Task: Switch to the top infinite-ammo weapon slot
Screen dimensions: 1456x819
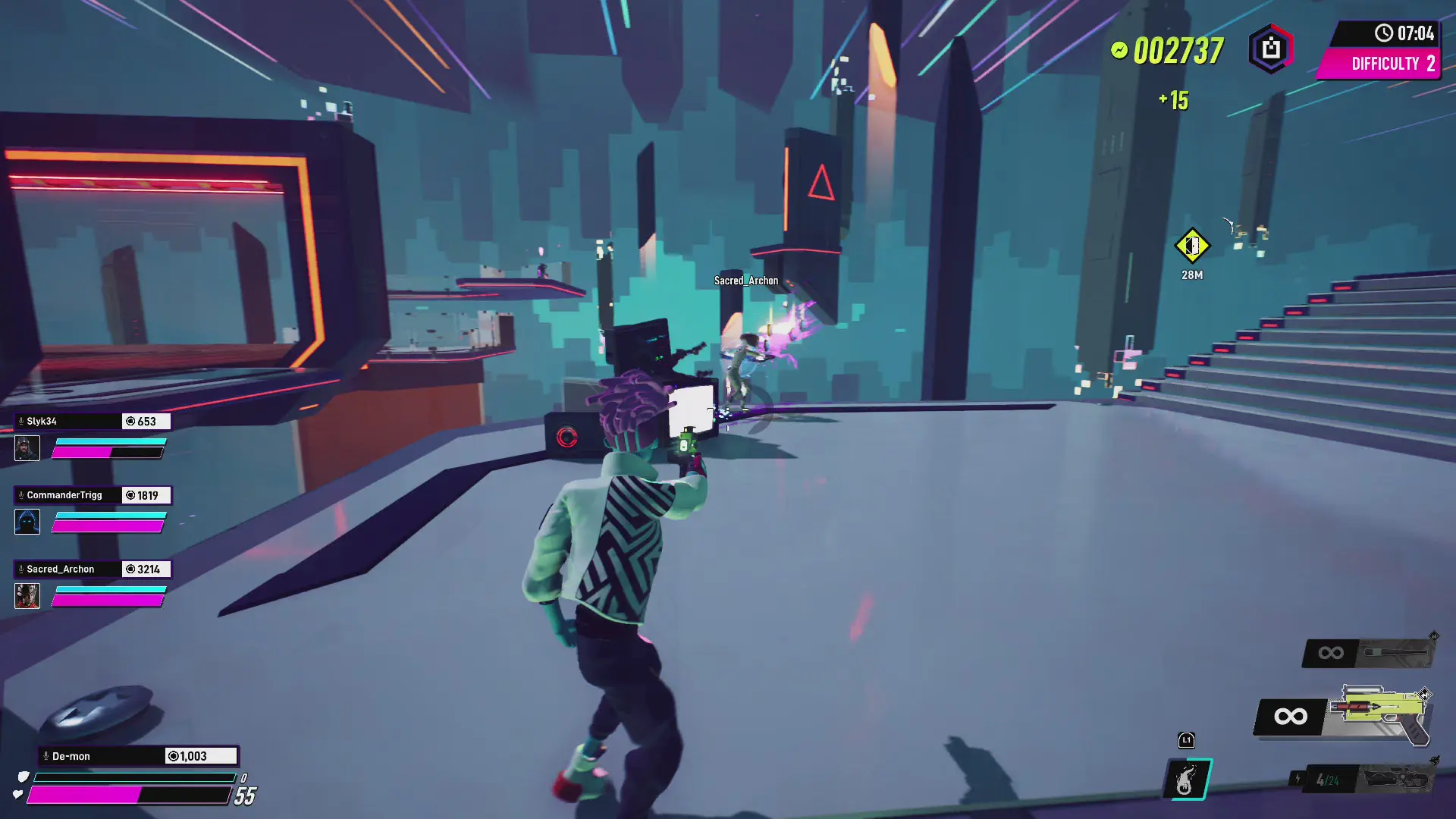Action: click(x=1369, y=652)
